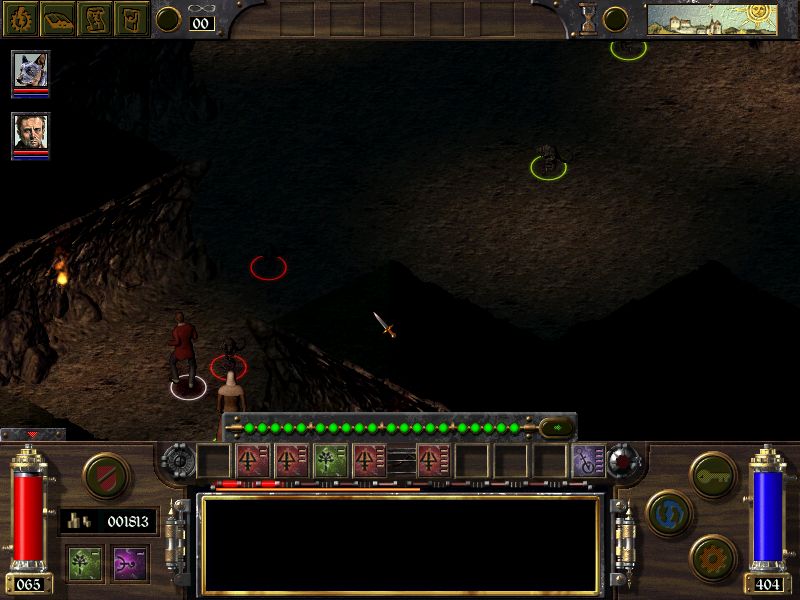Open the character sheet gear-figure button

(20, 18)
